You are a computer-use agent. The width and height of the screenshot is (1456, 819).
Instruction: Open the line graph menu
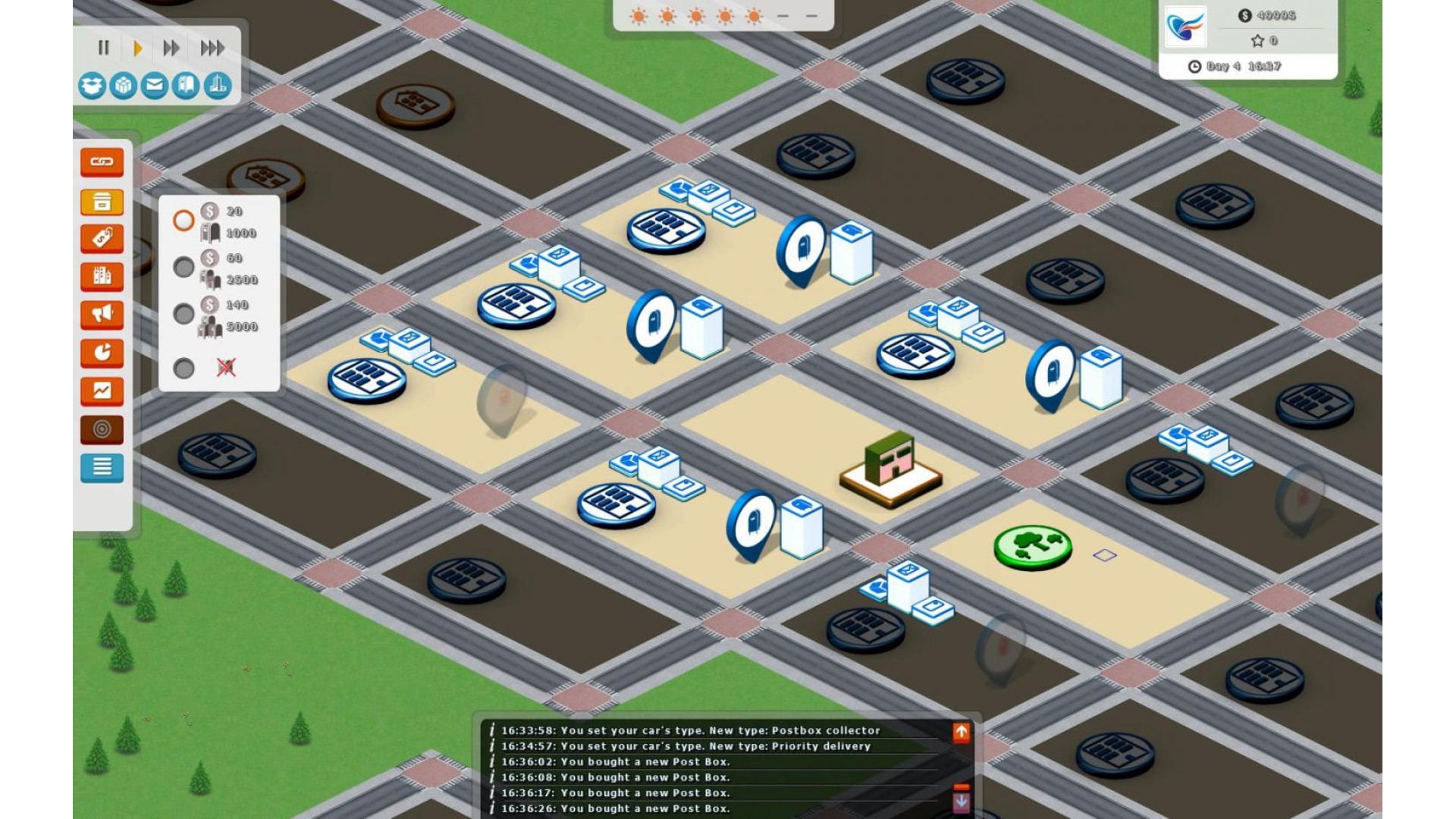(x=102, y=391)
